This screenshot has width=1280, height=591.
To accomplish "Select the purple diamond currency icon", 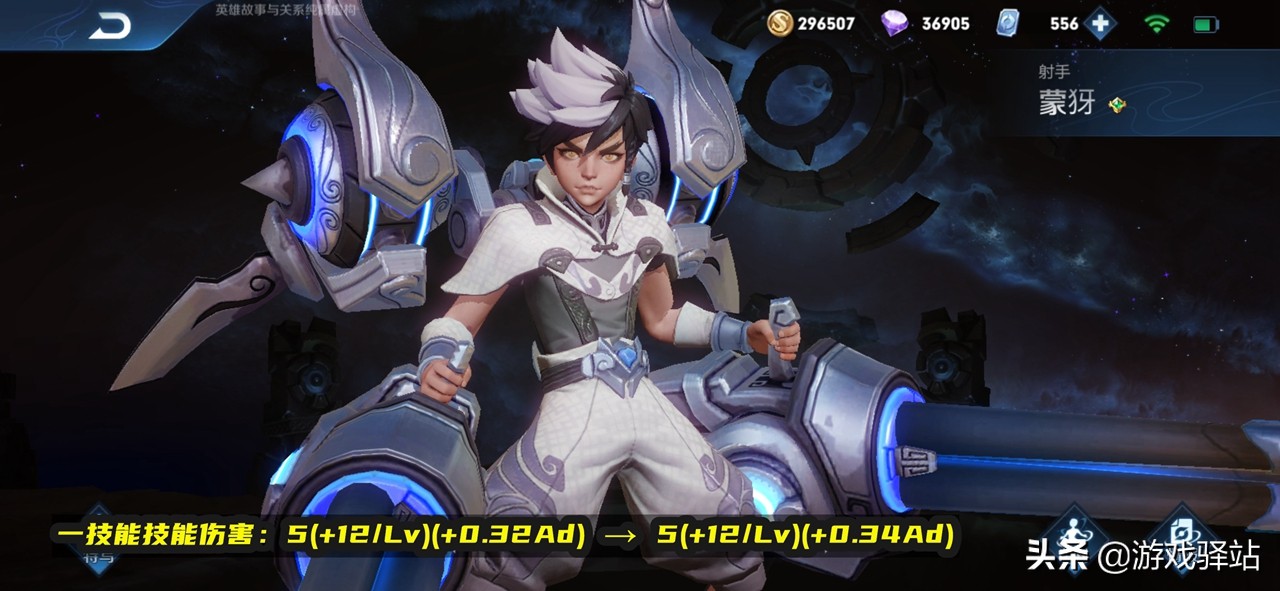I will click(895, 23).
